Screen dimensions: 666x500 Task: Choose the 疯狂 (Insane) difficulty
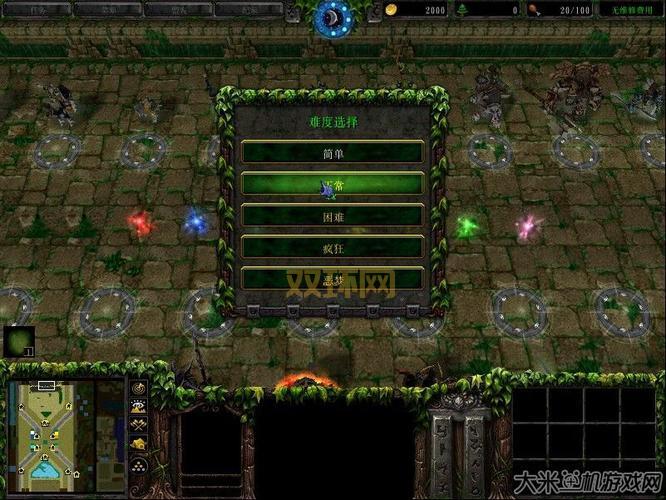coord(332,246)
